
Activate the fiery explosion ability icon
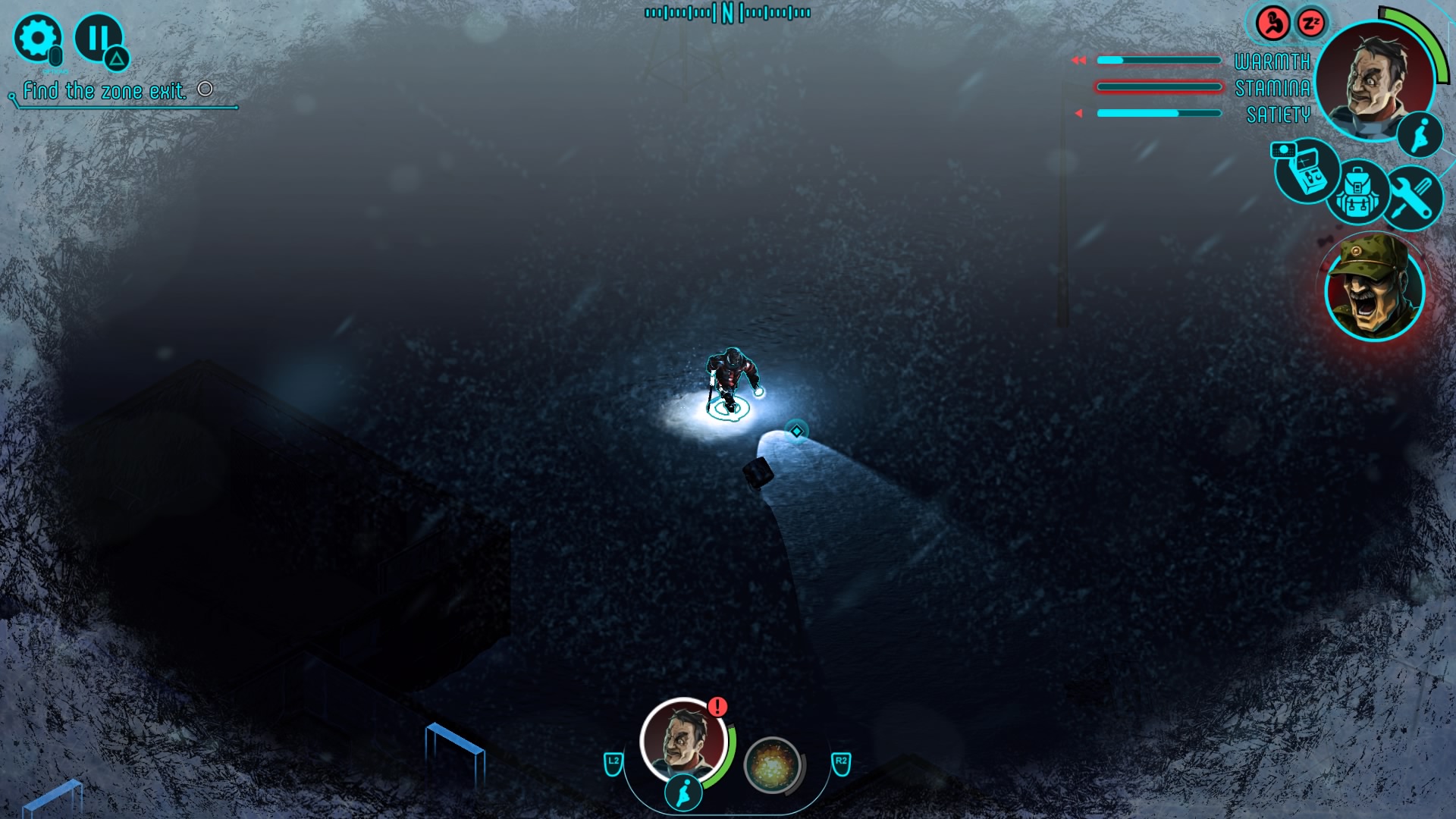point(772,765)
